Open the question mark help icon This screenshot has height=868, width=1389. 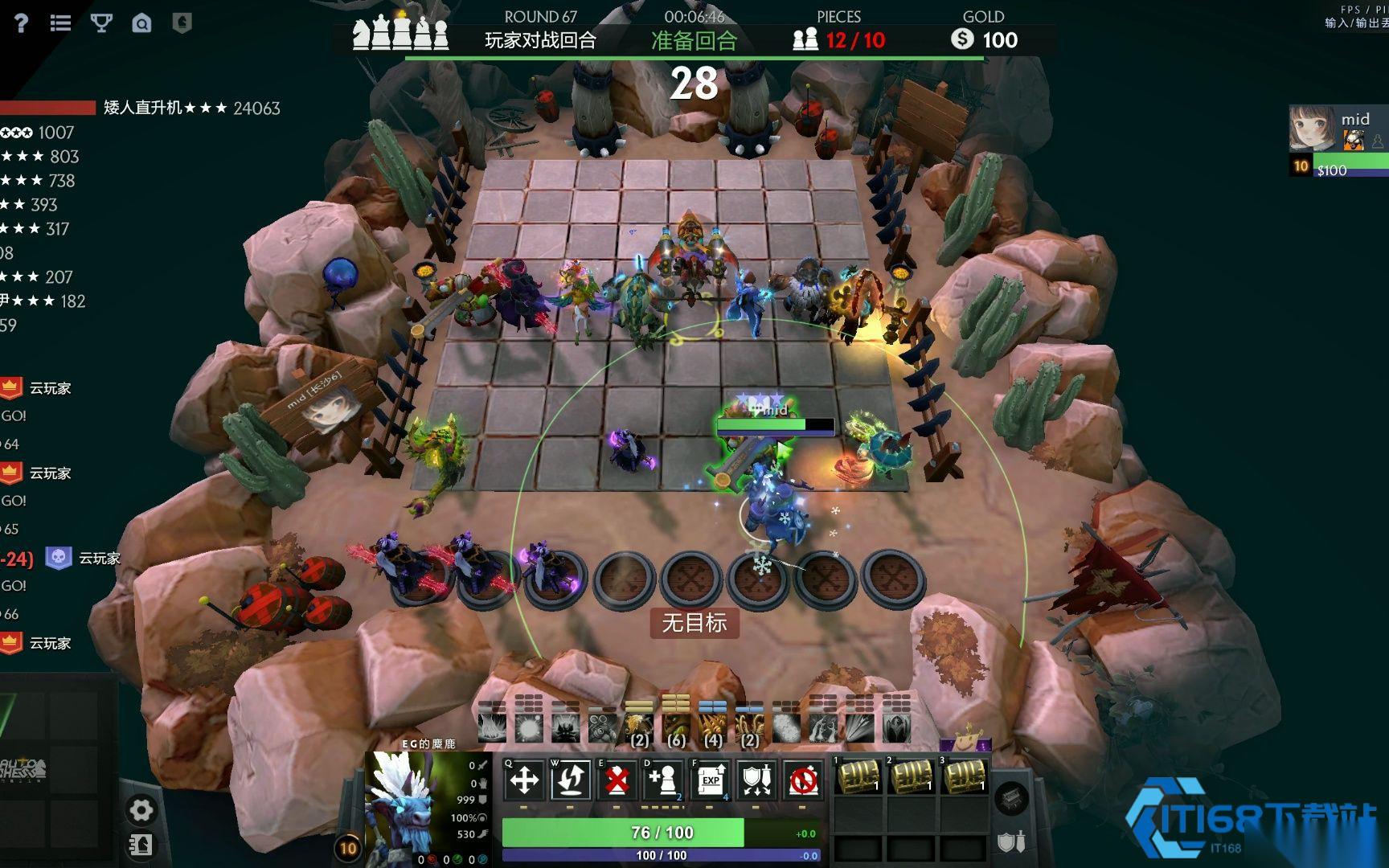pos(21,23)
